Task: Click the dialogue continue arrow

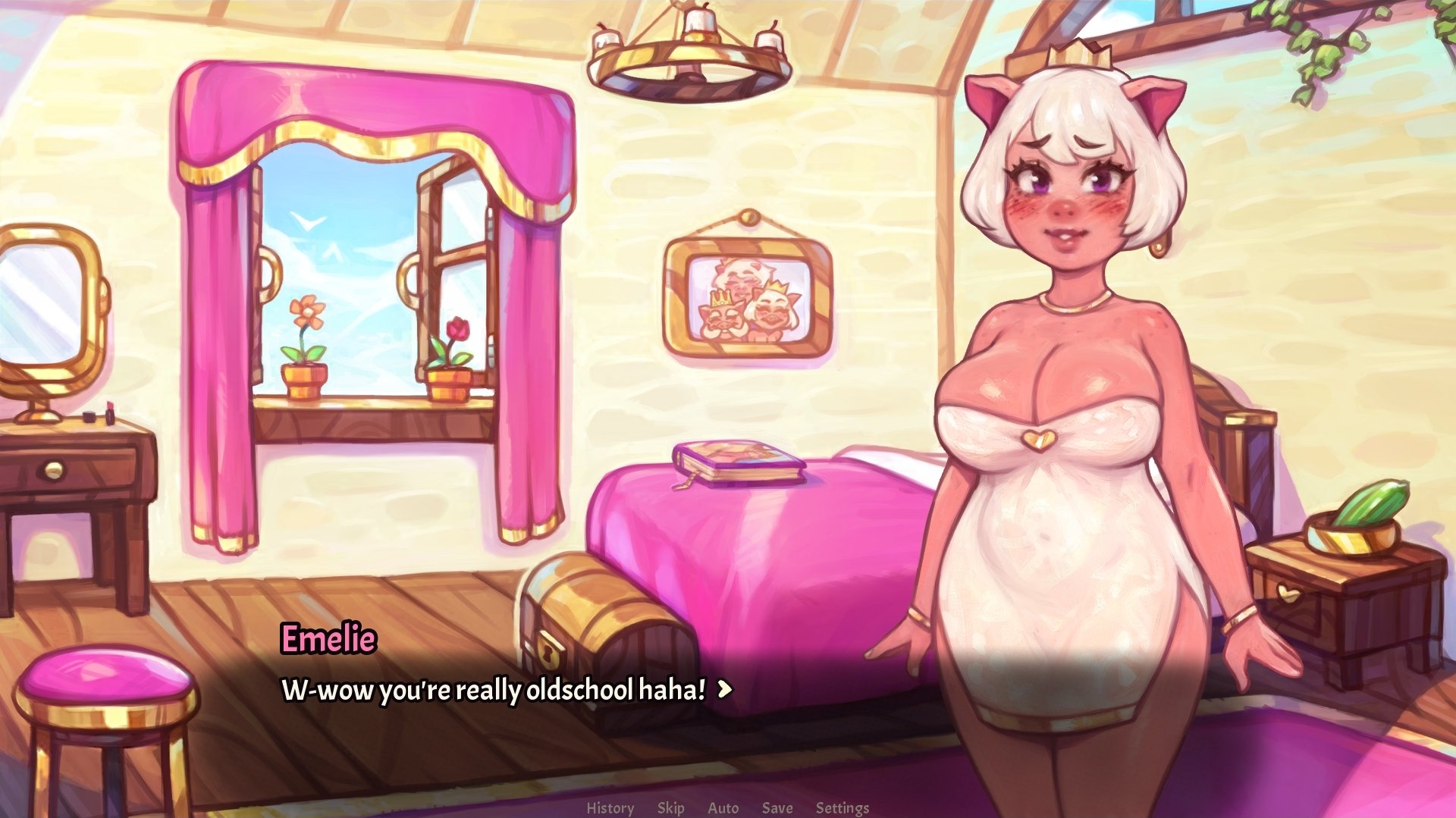Action: click(725, 689)
